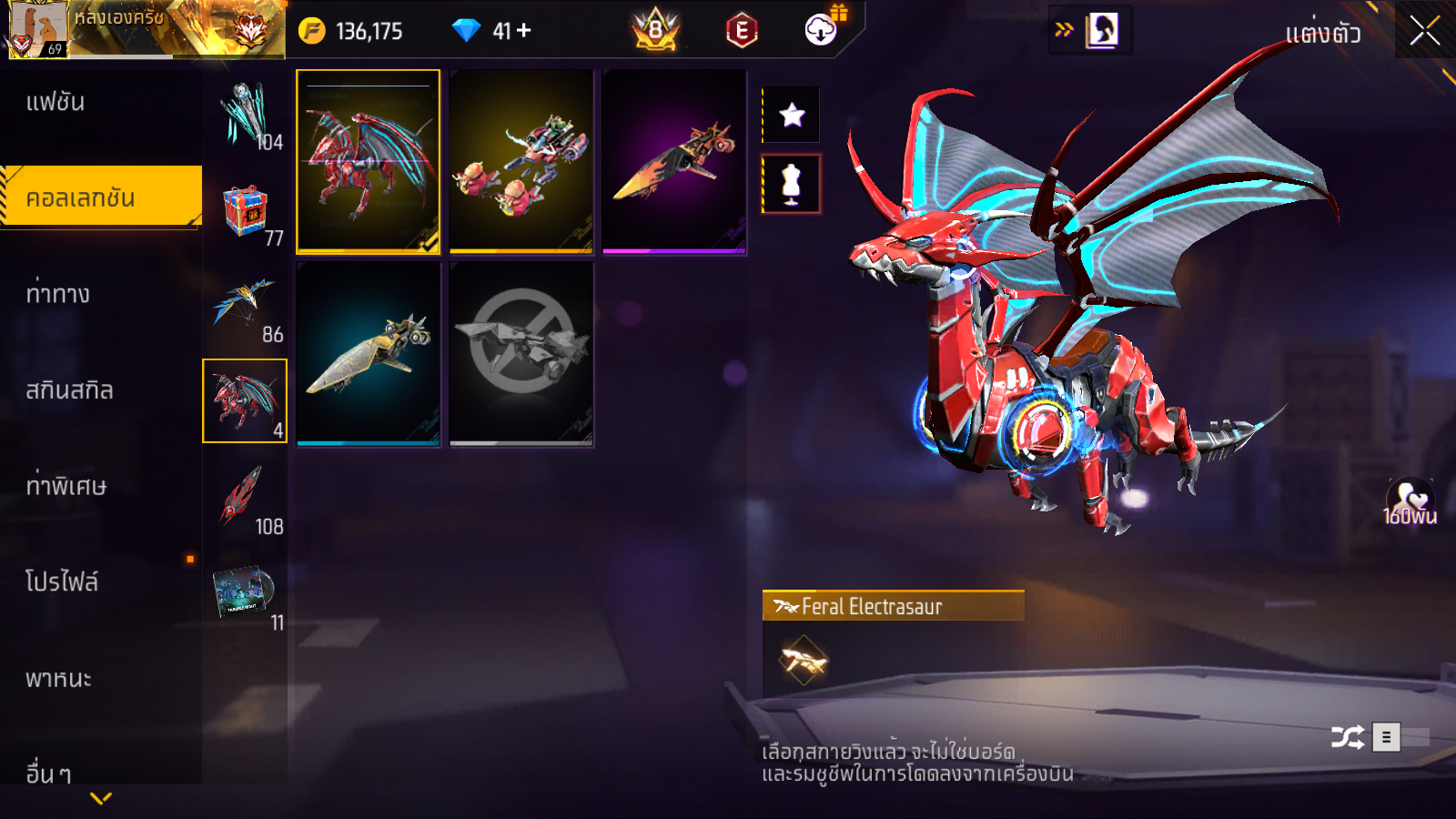The width and height of the screenshot is (1456, 819).
Task: Close the vault screen with the X
Action: click(x=1424, y=31)
